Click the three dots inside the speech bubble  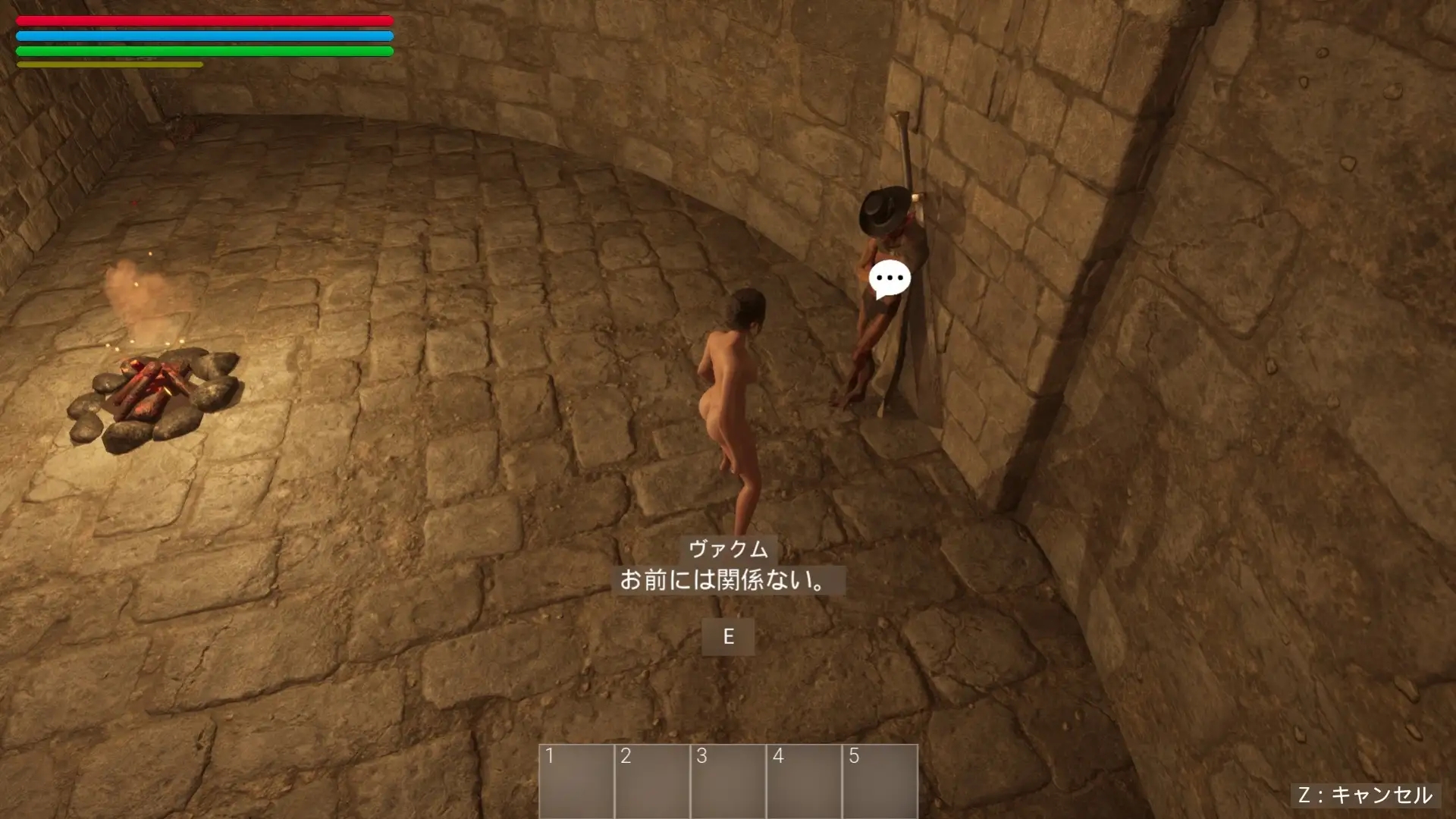click(x=889, y=279)
